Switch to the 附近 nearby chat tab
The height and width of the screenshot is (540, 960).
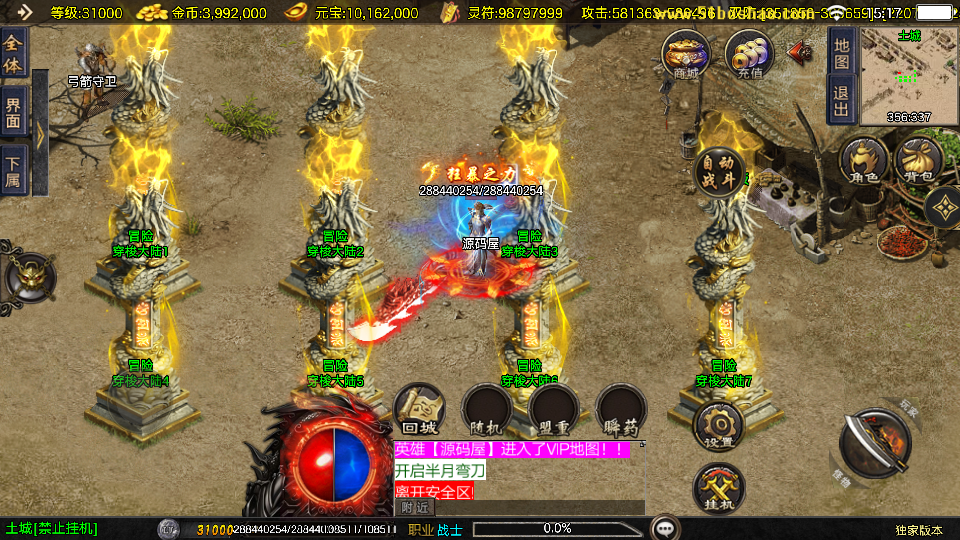point(416,507)
